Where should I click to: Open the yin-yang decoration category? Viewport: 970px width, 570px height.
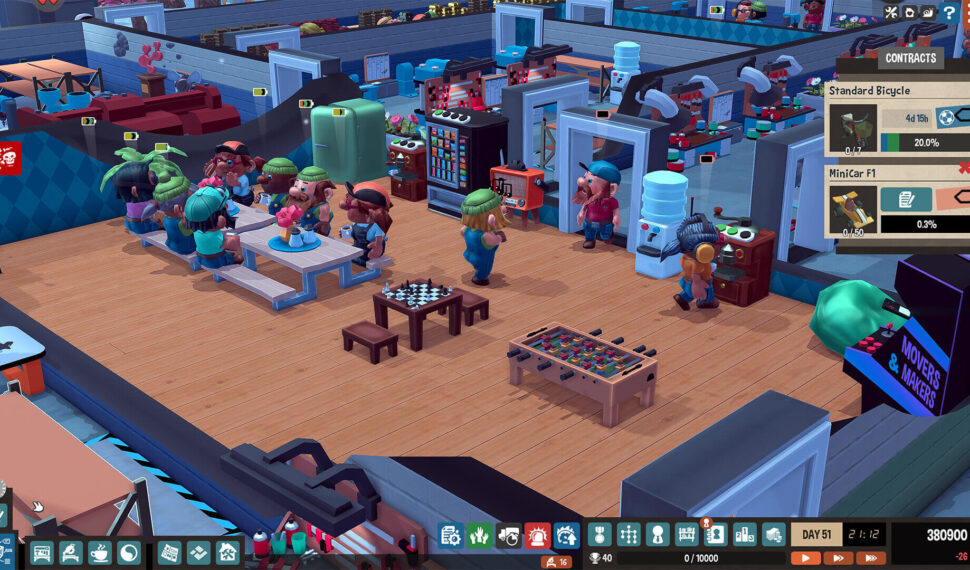(129, 553)
